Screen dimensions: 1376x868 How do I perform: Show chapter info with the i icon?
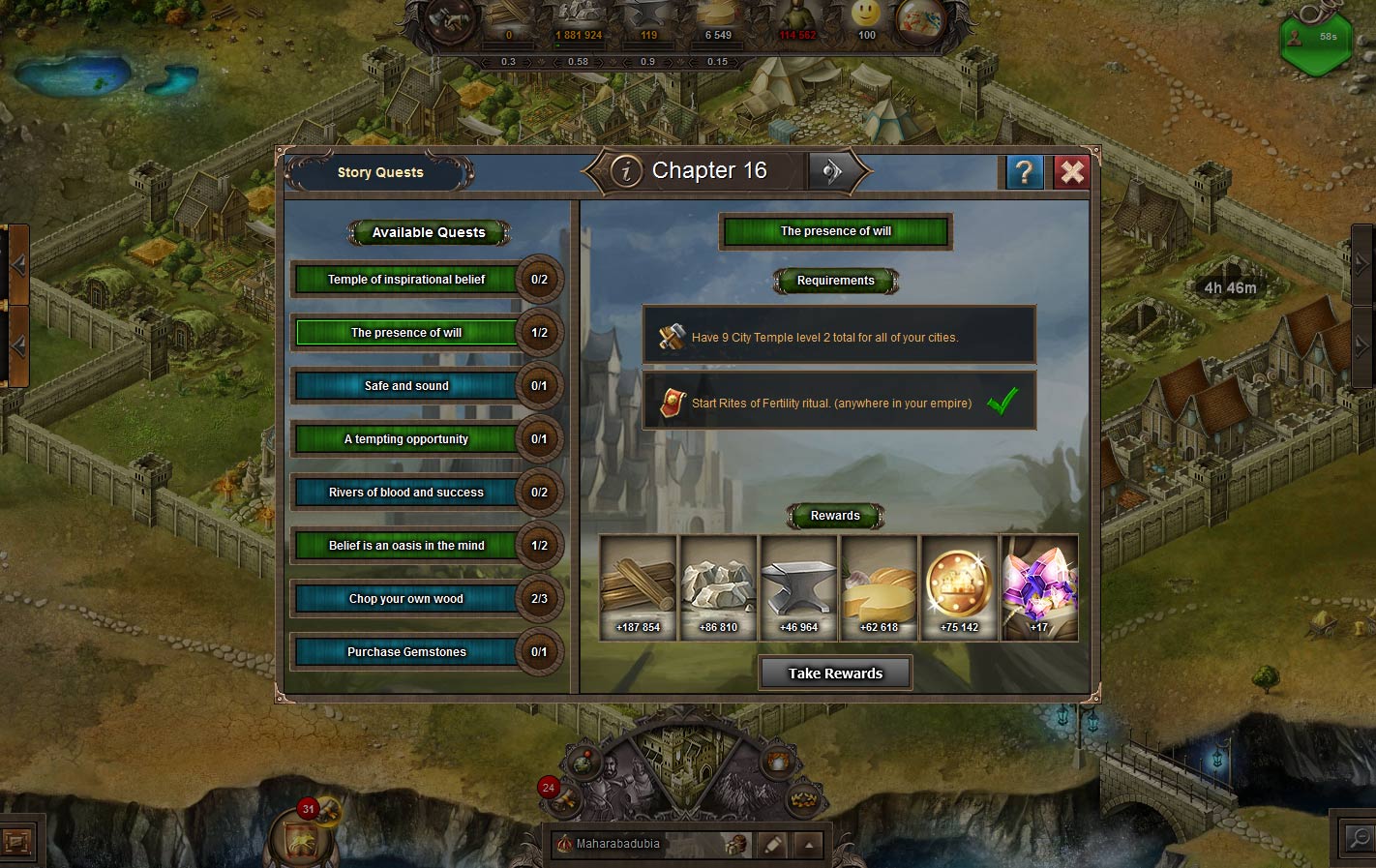coord(626,171)
